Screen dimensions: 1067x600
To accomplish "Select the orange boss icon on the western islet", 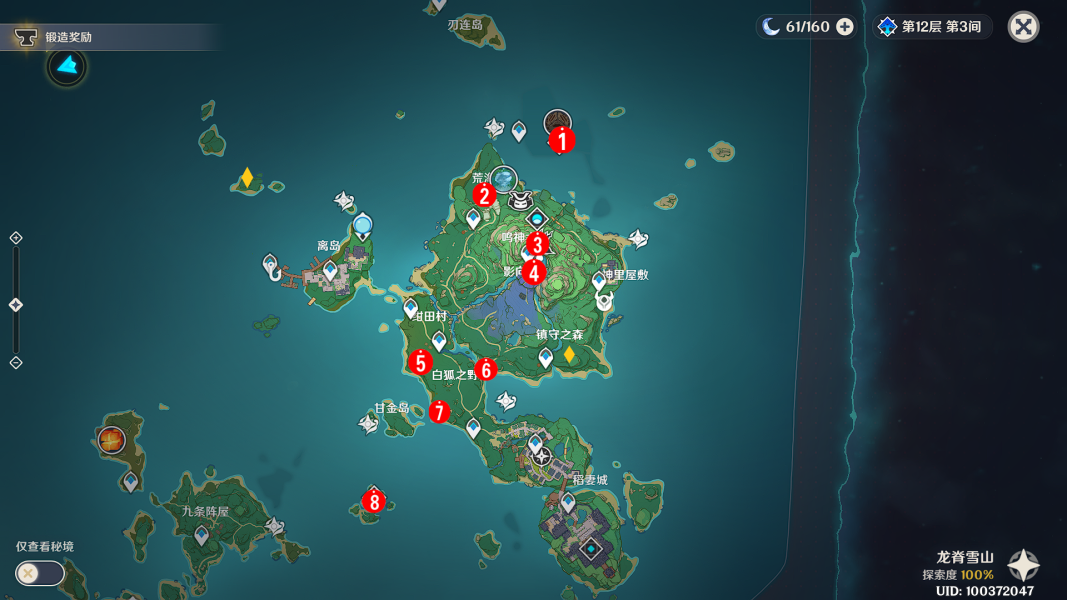I will (x=111, y=440).
